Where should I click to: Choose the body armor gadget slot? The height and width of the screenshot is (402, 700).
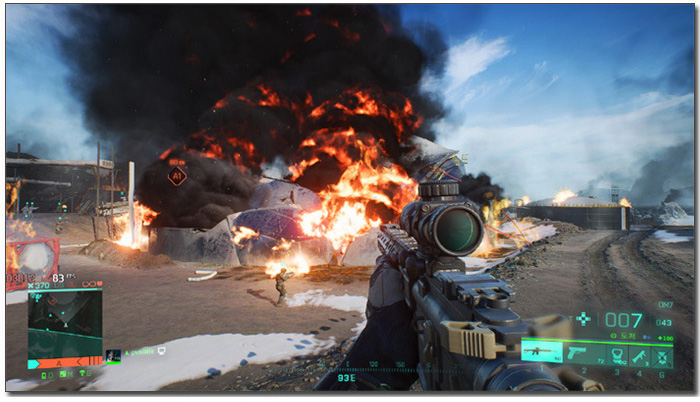(617, 353)
